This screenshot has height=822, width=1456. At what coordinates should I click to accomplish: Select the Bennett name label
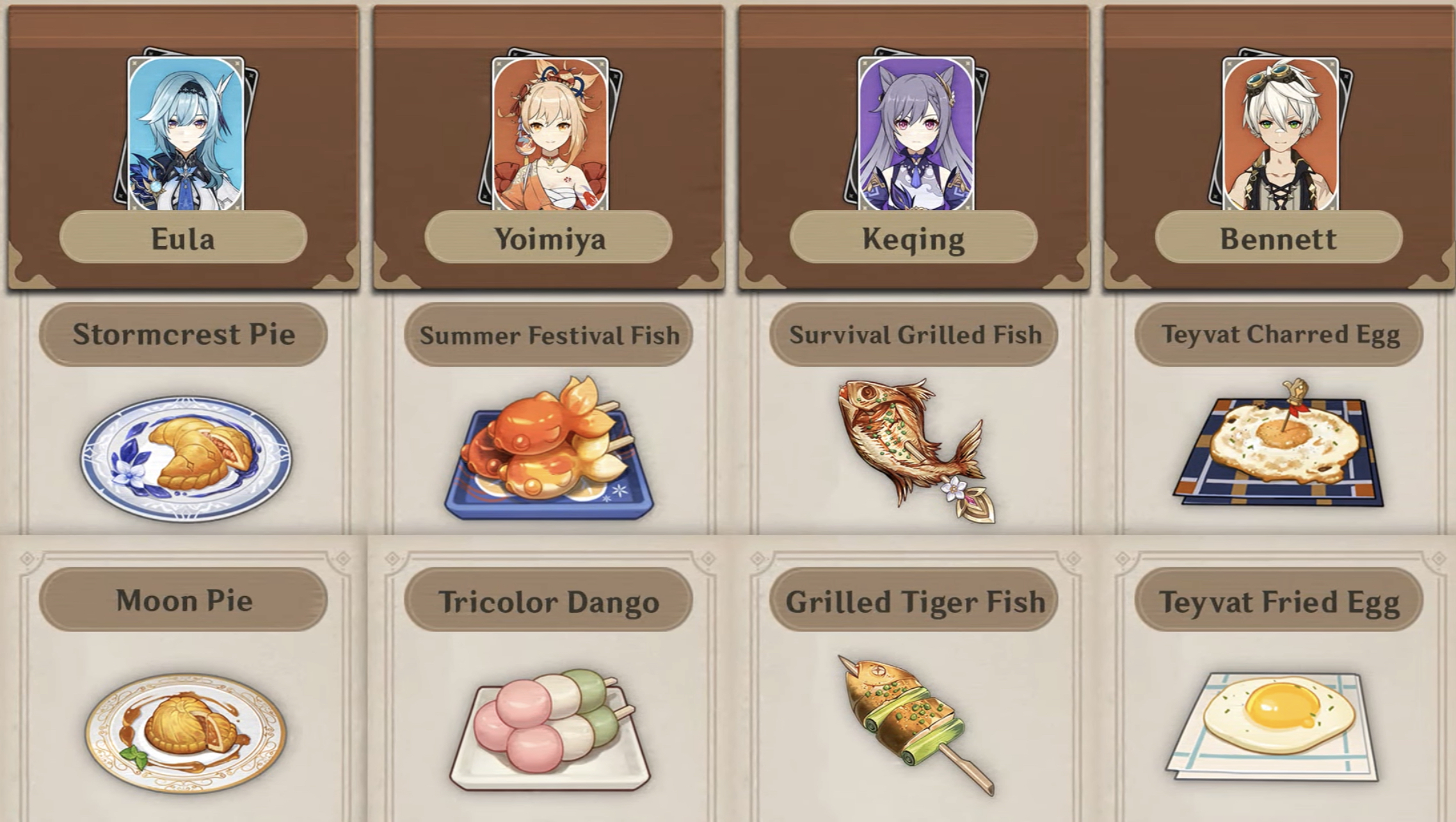[1277, 240]
